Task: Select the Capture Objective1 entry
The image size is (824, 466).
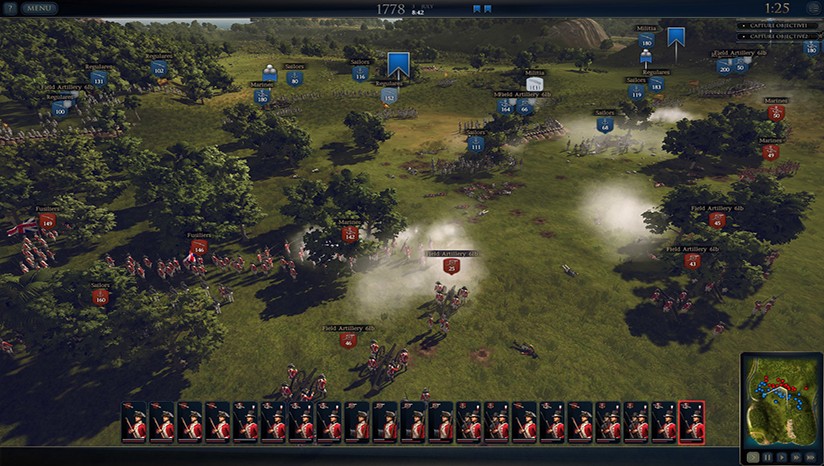Action: point(778,26)
